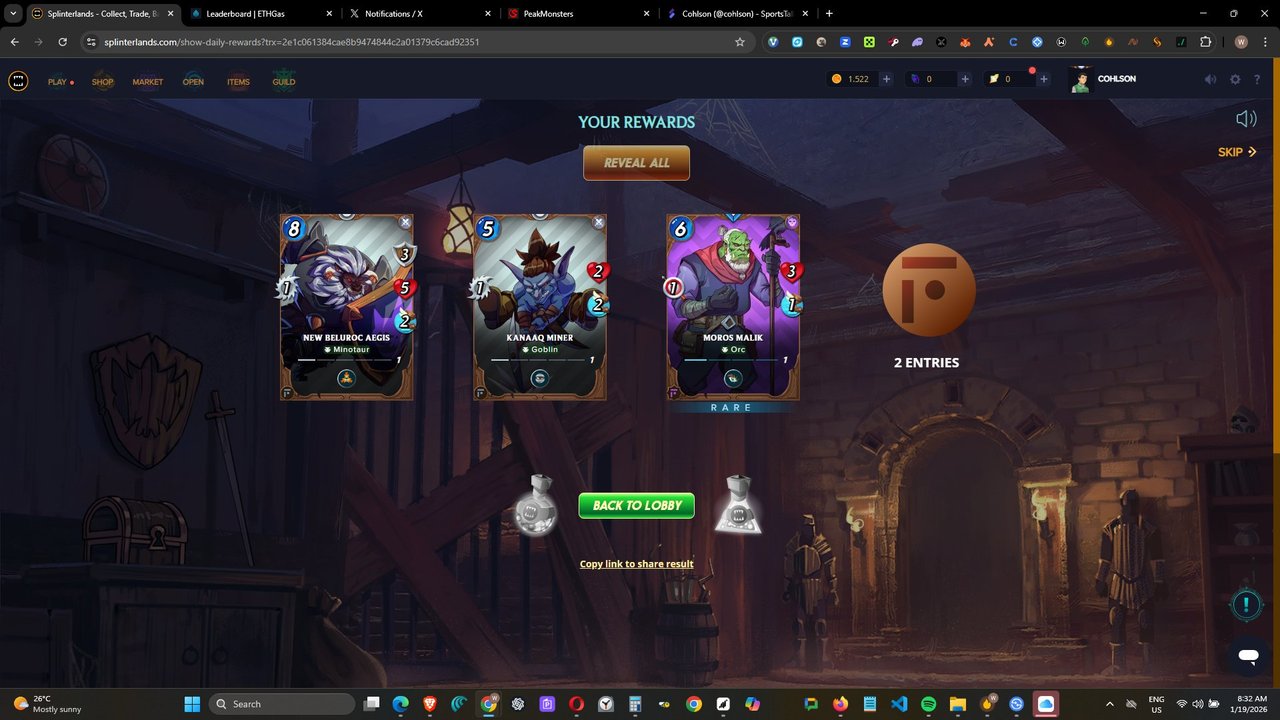Select the Moros Malik rare card
Image resolution: width=1280 pixels, height=720 pixels.
733,307
